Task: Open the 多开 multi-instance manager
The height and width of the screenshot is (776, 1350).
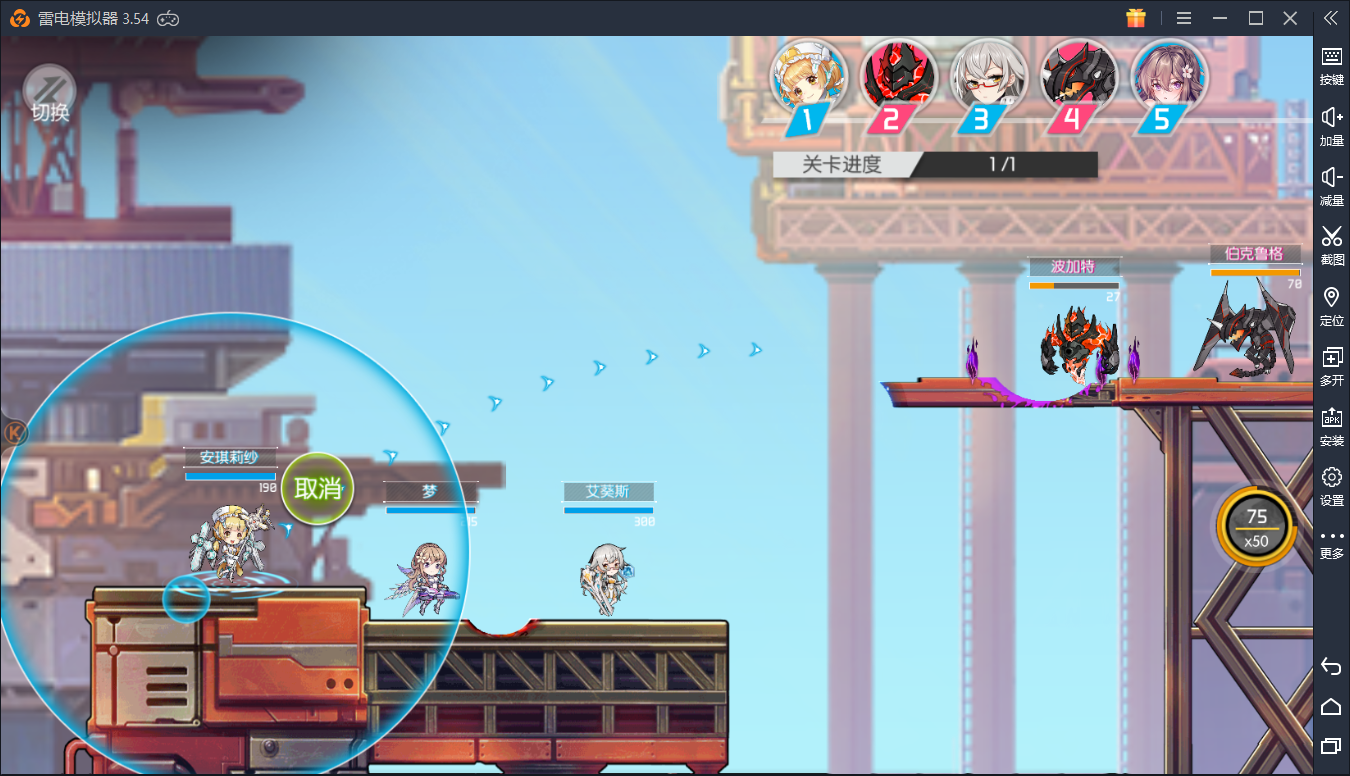Action: point(1331,365)
